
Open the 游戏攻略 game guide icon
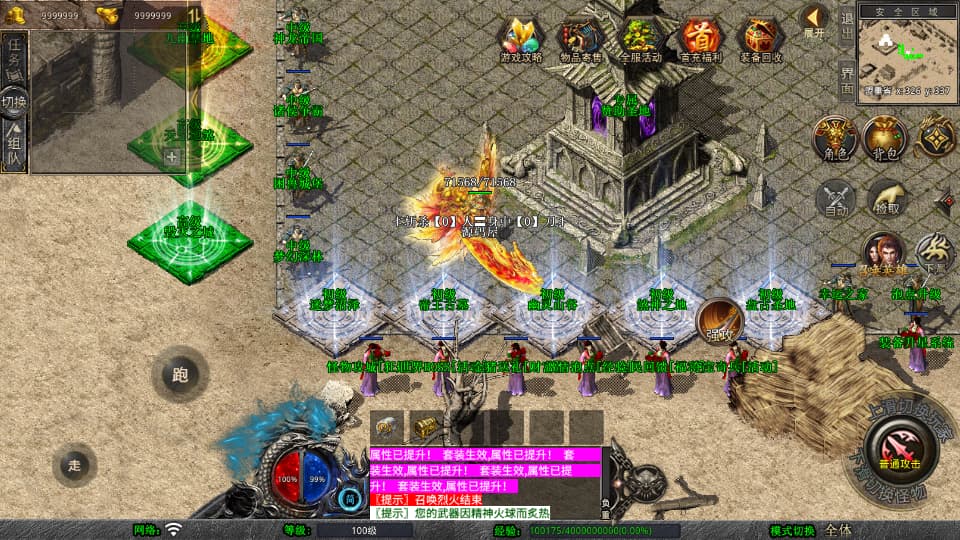click(522, 38)
